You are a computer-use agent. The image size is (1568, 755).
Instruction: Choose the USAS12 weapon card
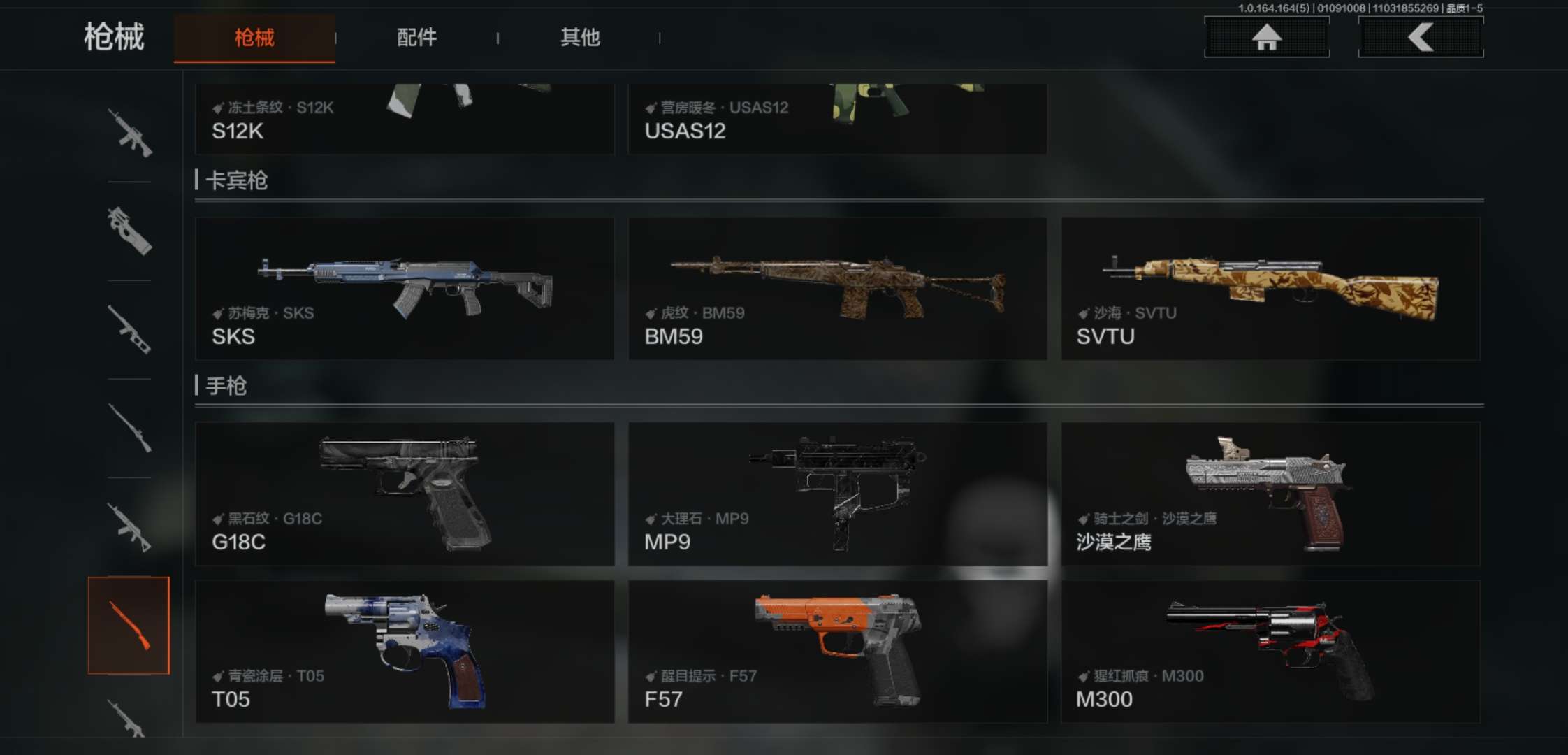837,119
